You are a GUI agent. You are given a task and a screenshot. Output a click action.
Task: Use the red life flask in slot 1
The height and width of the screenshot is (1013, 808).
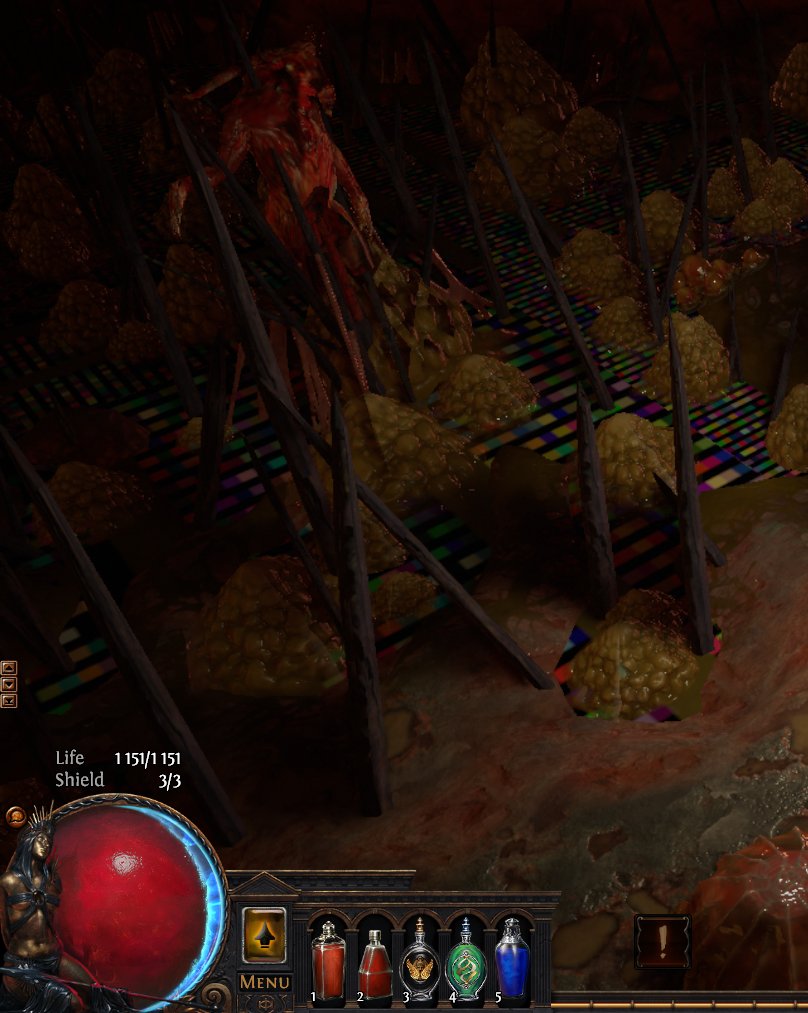pos(329,962)
